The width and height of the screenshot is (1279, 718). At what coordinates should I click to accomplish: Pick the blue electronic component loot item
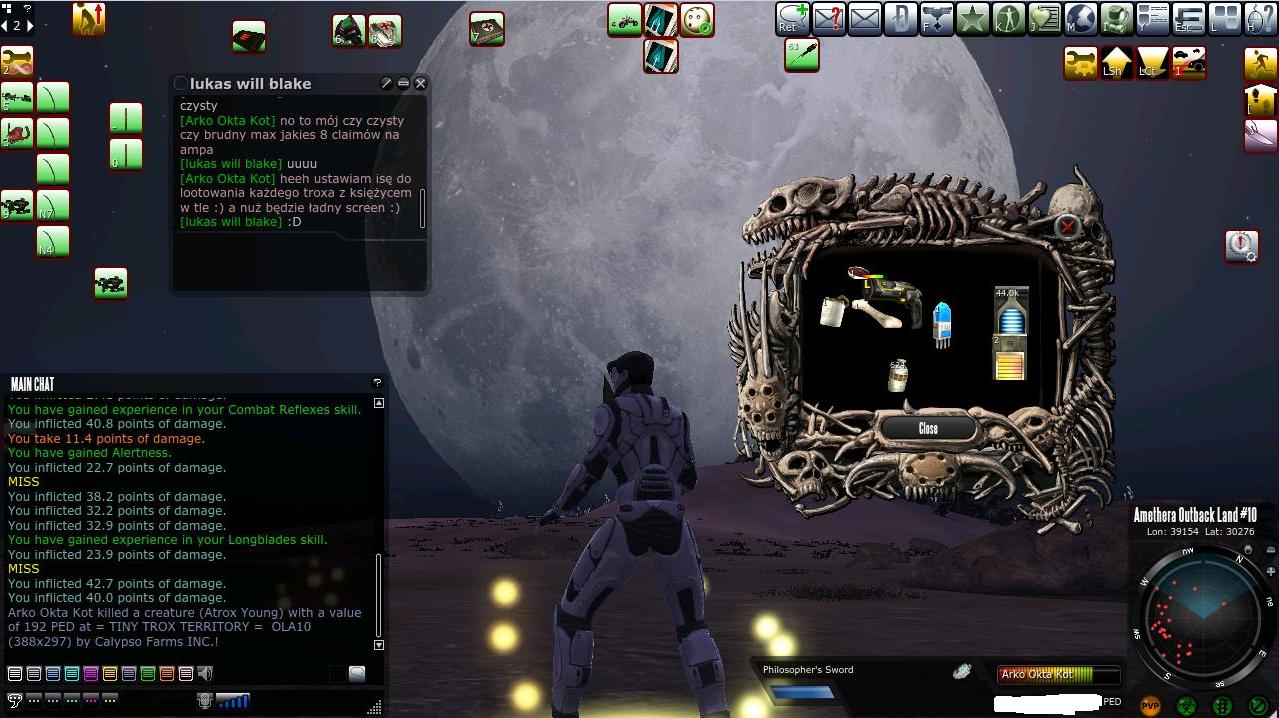coord(941,324)
